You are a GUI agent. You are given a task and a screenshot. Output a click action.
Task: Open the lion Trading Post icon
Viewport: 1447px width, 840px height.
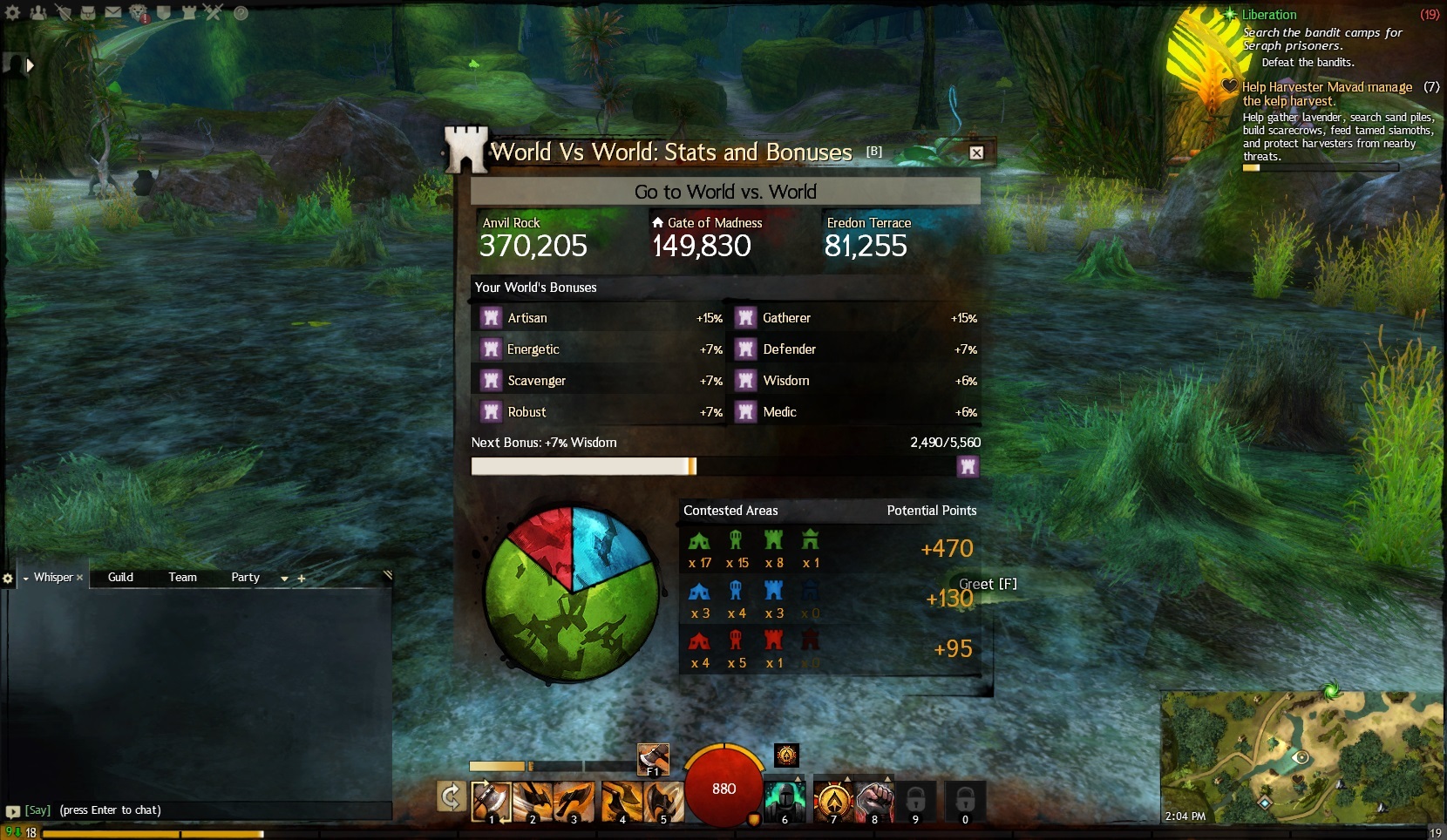point(139,12)
